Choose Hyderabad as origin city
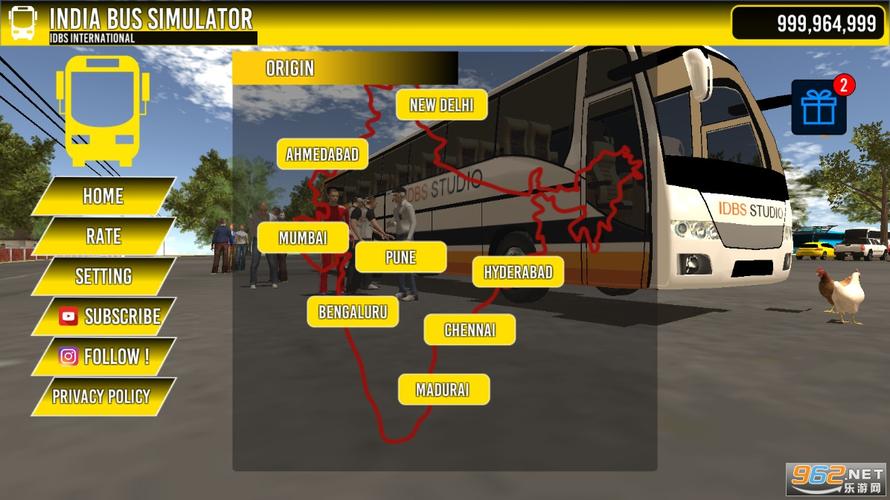The width and height of the screenshot is (890, 500). [518, 272]
